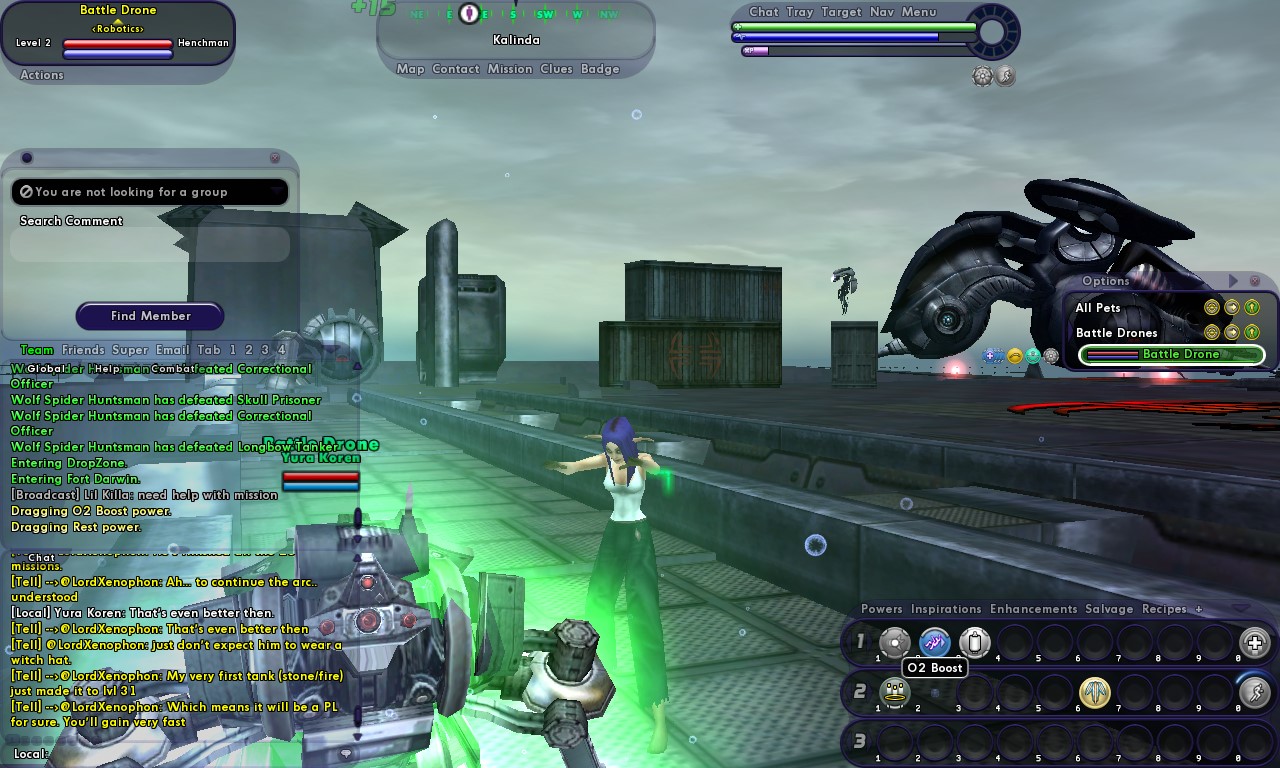
Task: Click the Find Member button
Action: pyautogui.click(x=150, y=316)
